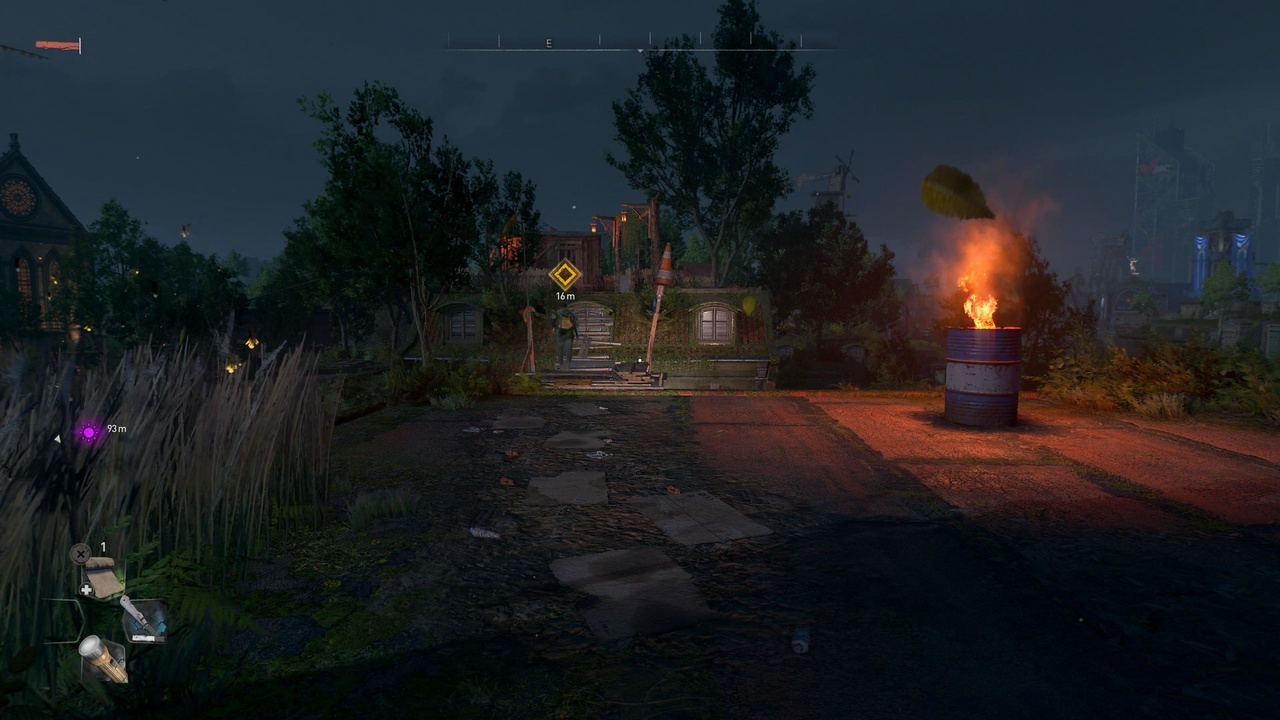Click the compass bar
The width and height of the screenshot is (1280, 720).
point(640,44)
